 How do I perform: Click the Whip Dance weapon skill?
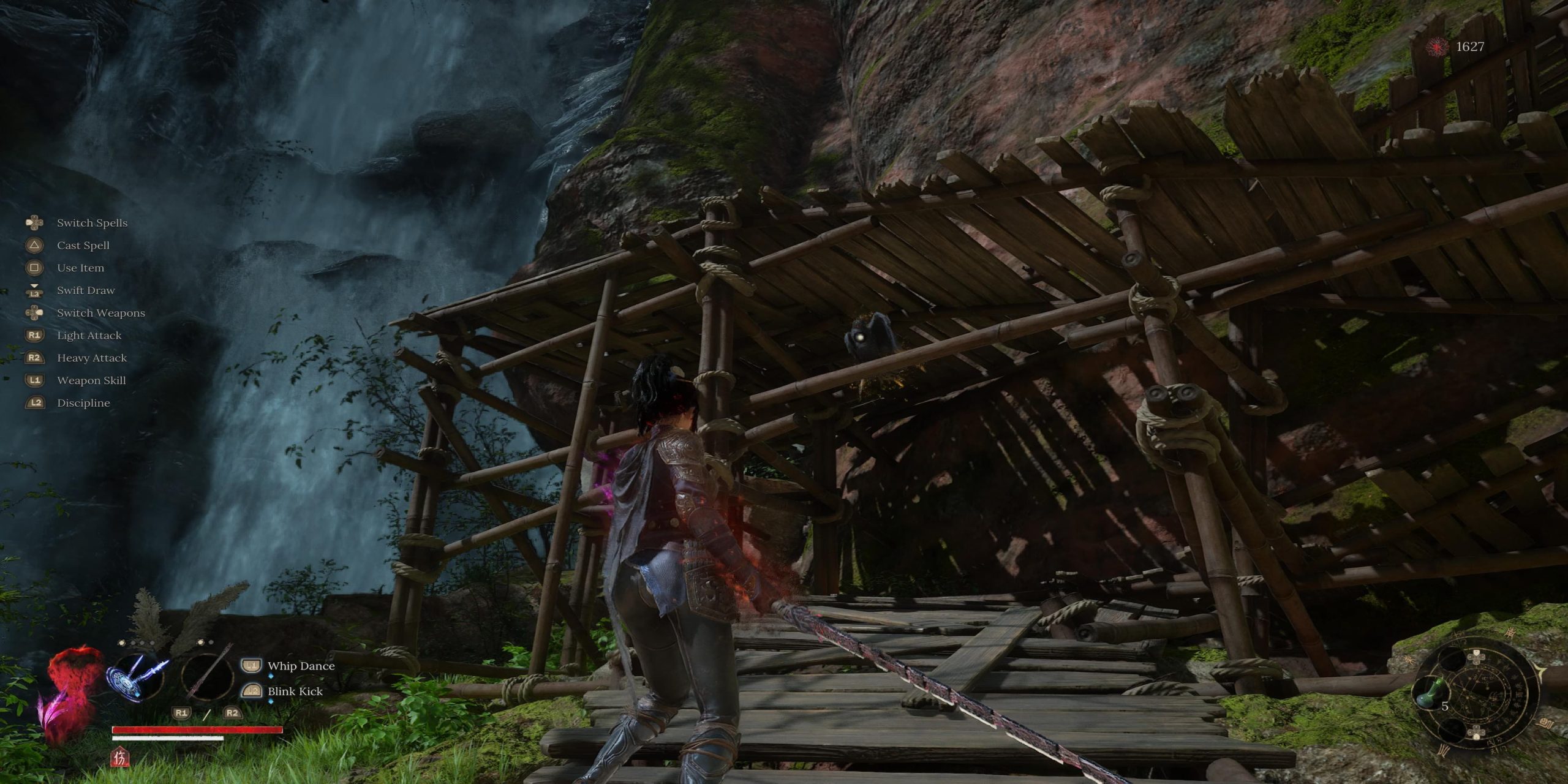(x=301, y=666)
